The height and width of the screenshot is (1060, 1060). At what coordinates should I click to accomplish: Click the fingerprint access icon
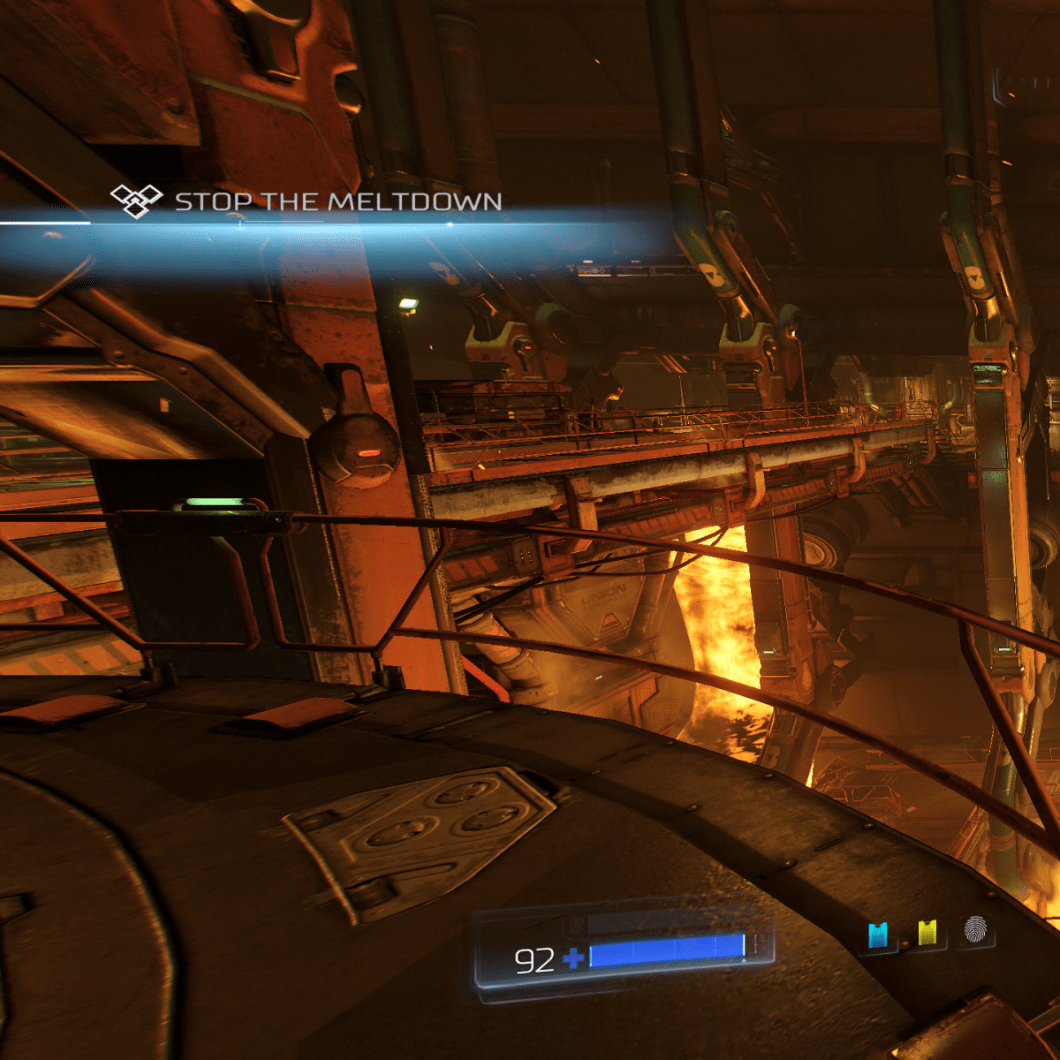coord(976,932)
